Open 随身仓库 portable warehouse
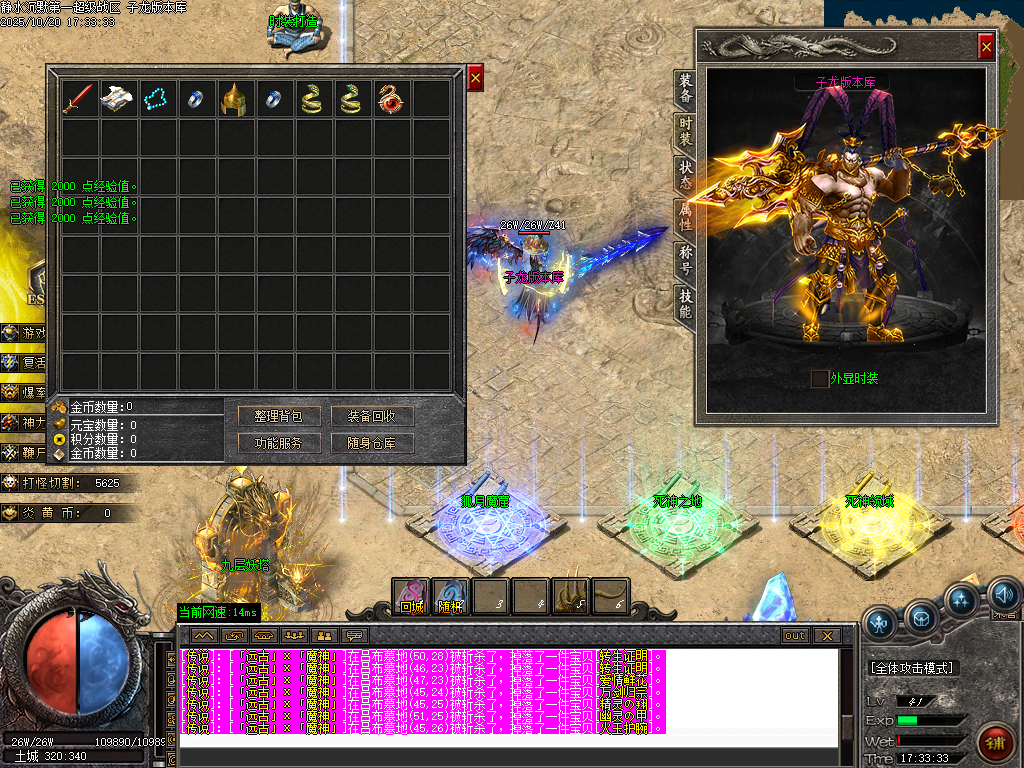The height and width of the screenshot is (768, 1024). click(372, 442)
